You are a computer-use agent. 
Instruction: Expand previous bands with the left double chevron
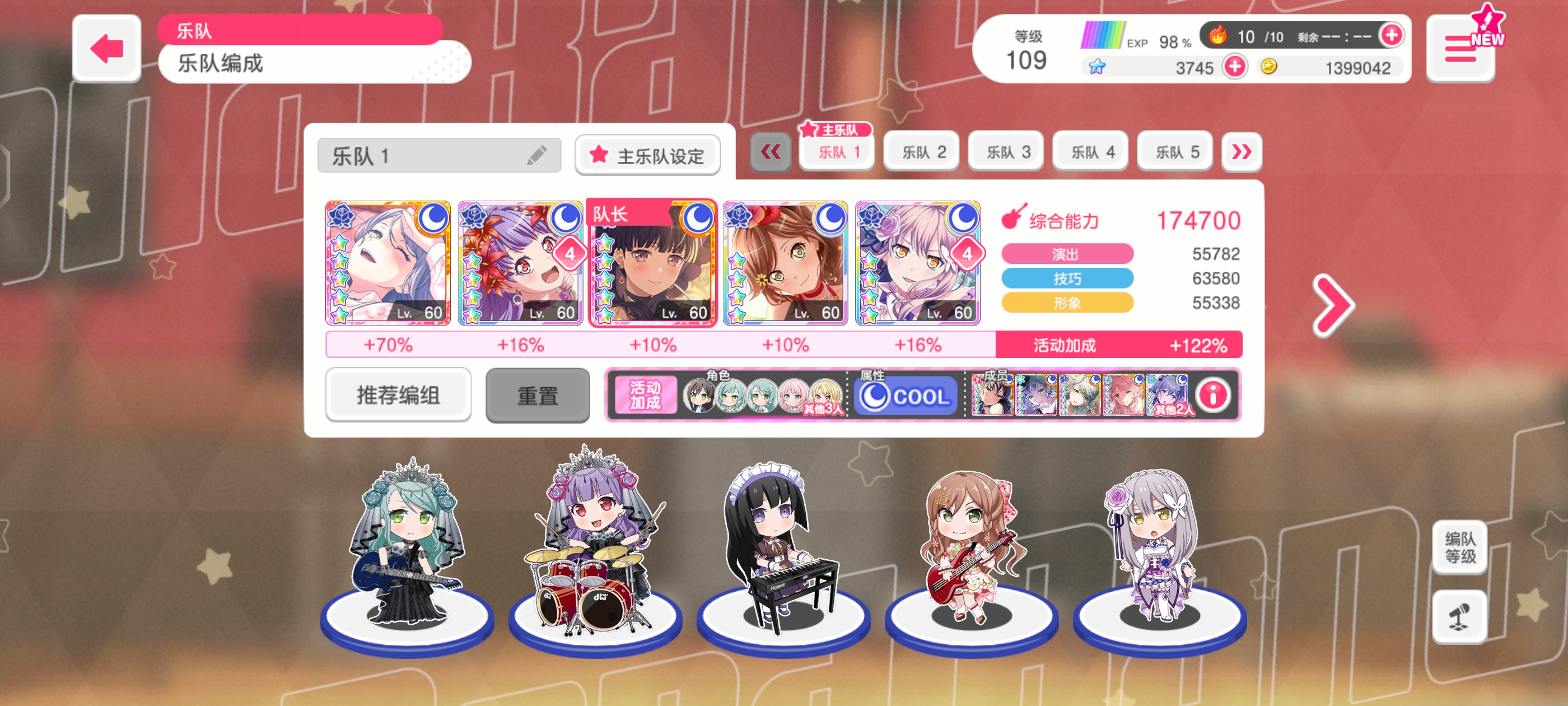point(771,152)
